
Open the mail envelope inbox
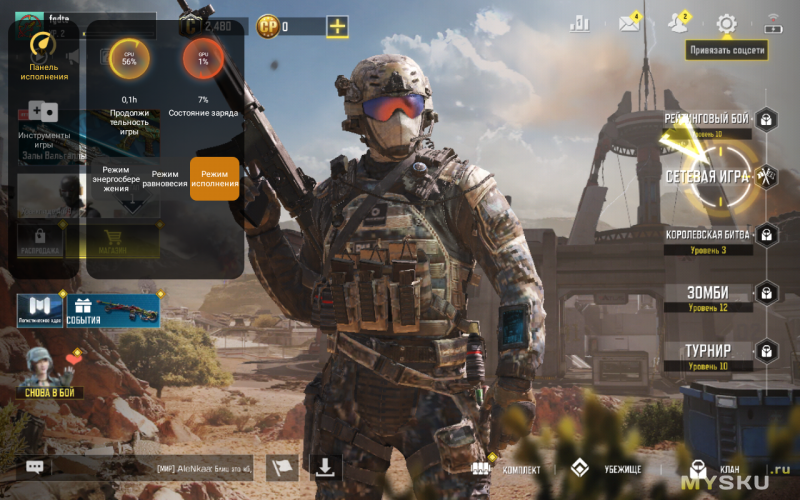click(x=629, y=24)
